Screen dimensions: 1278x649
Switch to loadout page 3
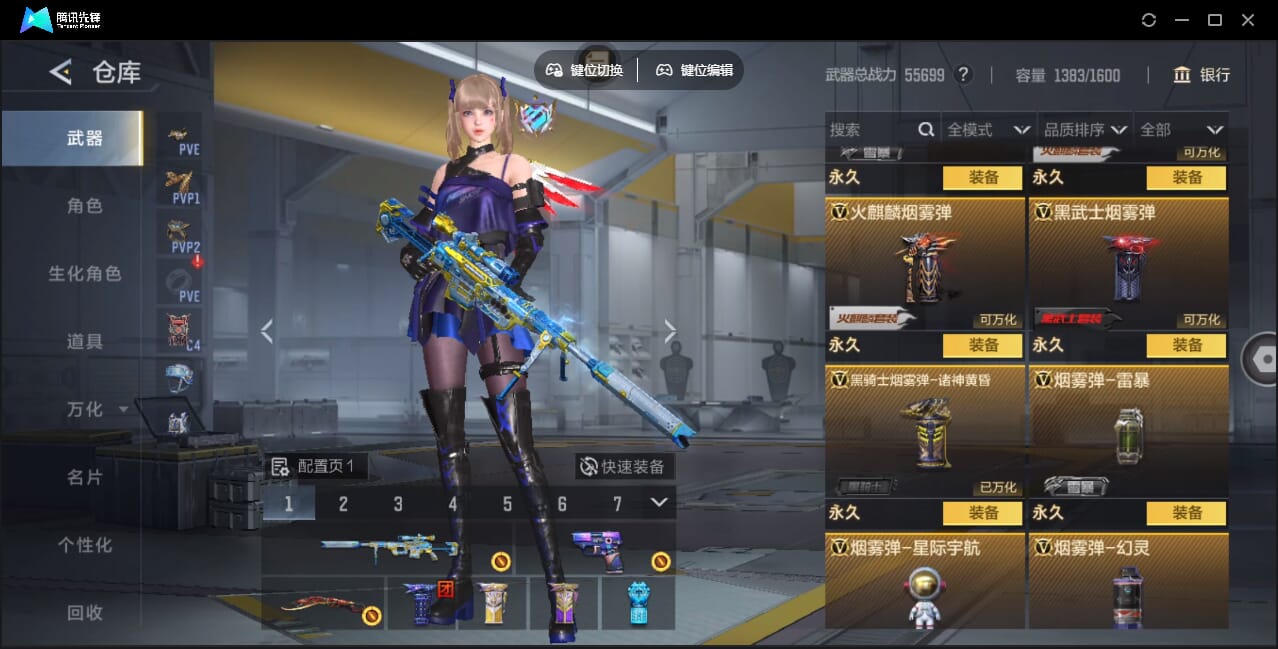tap(398, 504)
